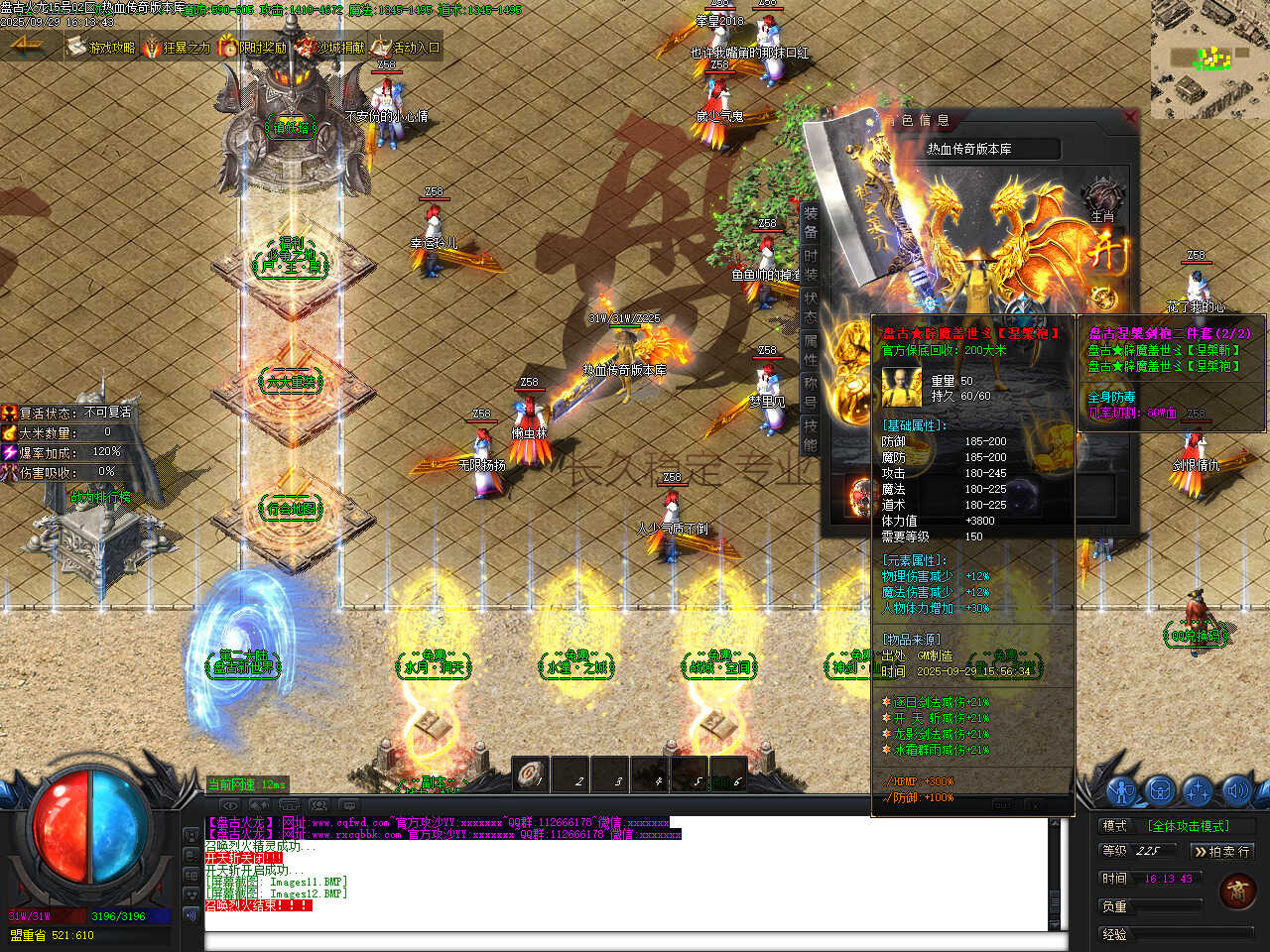Open the minimap in the corner

(x=1209, y=59)
